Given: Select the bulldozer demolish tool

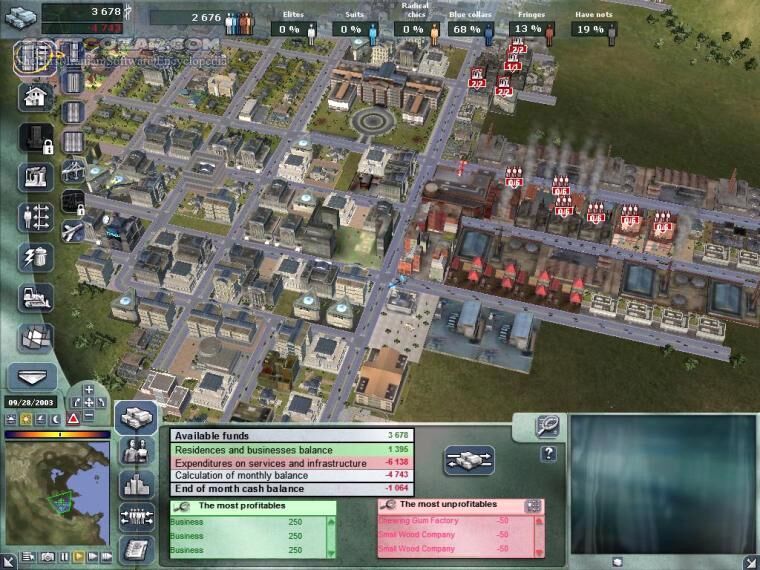Looking at the screenshot, I should pyautogui.click(x=35, y=297).
